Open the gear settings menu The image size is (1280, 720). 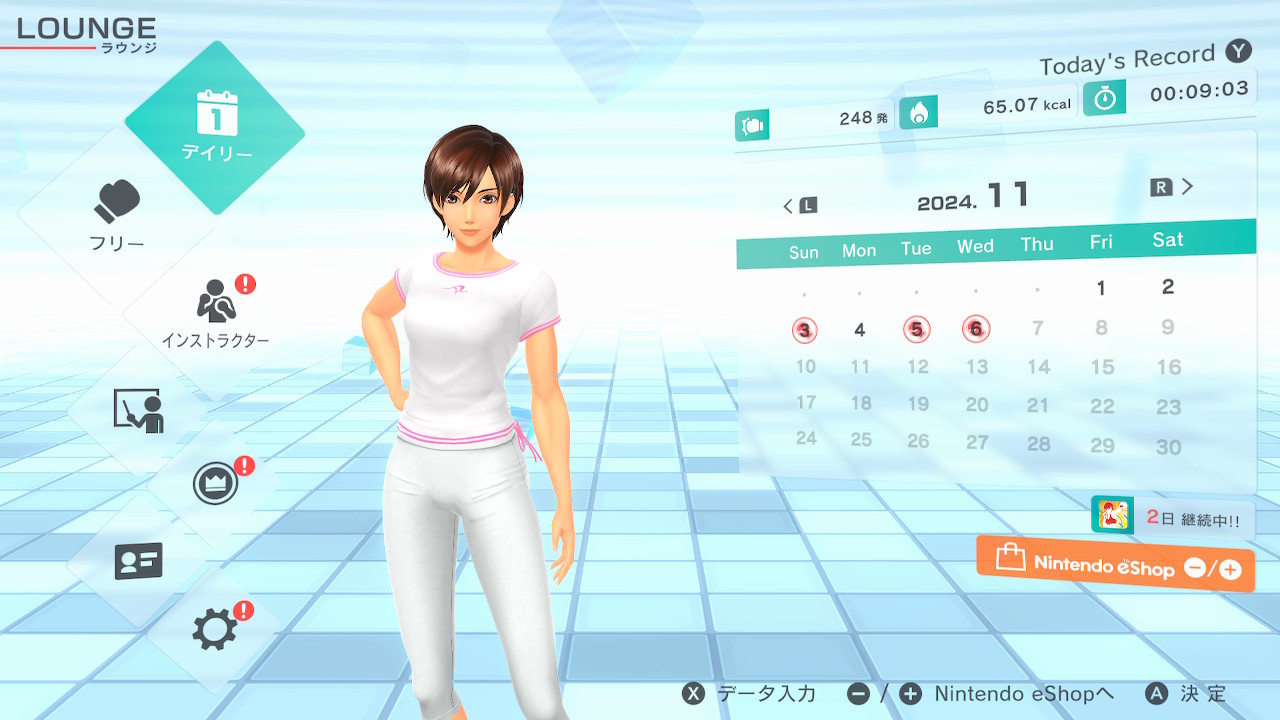click(x=215, y=629)
